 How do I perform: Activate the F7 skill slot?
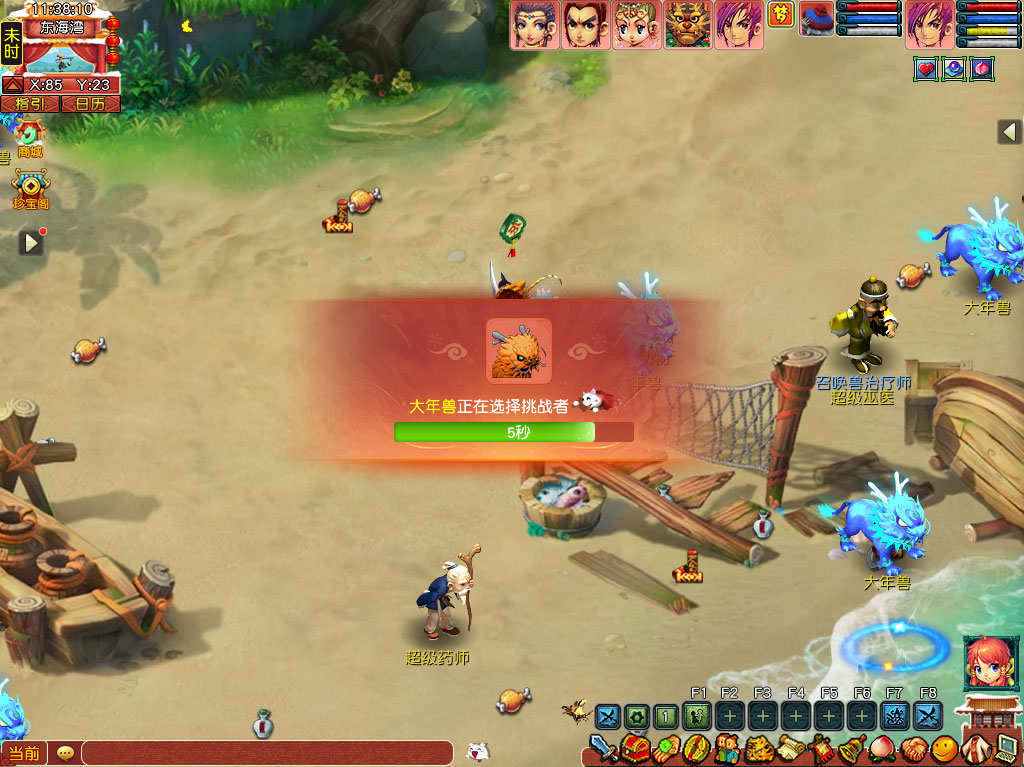(x=895, y=716)
